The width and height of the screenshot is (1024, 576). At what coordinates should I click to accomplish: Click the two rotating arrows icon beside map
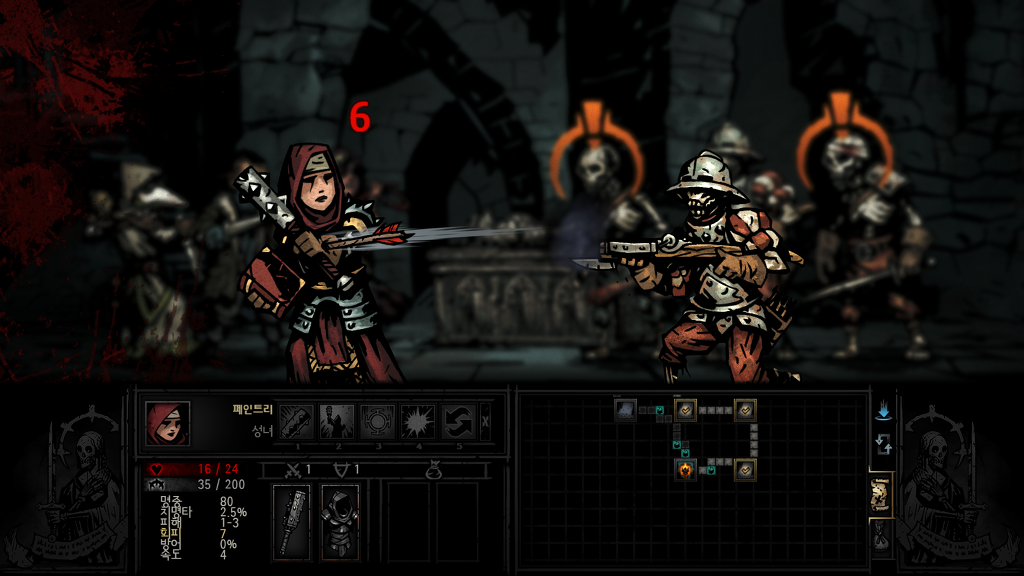[x=883, y=444]
